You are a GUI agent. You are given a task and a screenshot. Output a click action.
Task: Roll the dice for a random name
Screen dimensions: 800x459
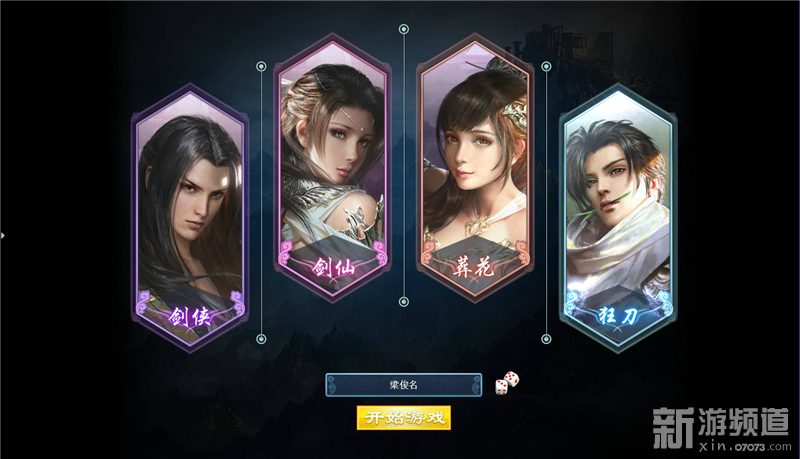(507, 381)
